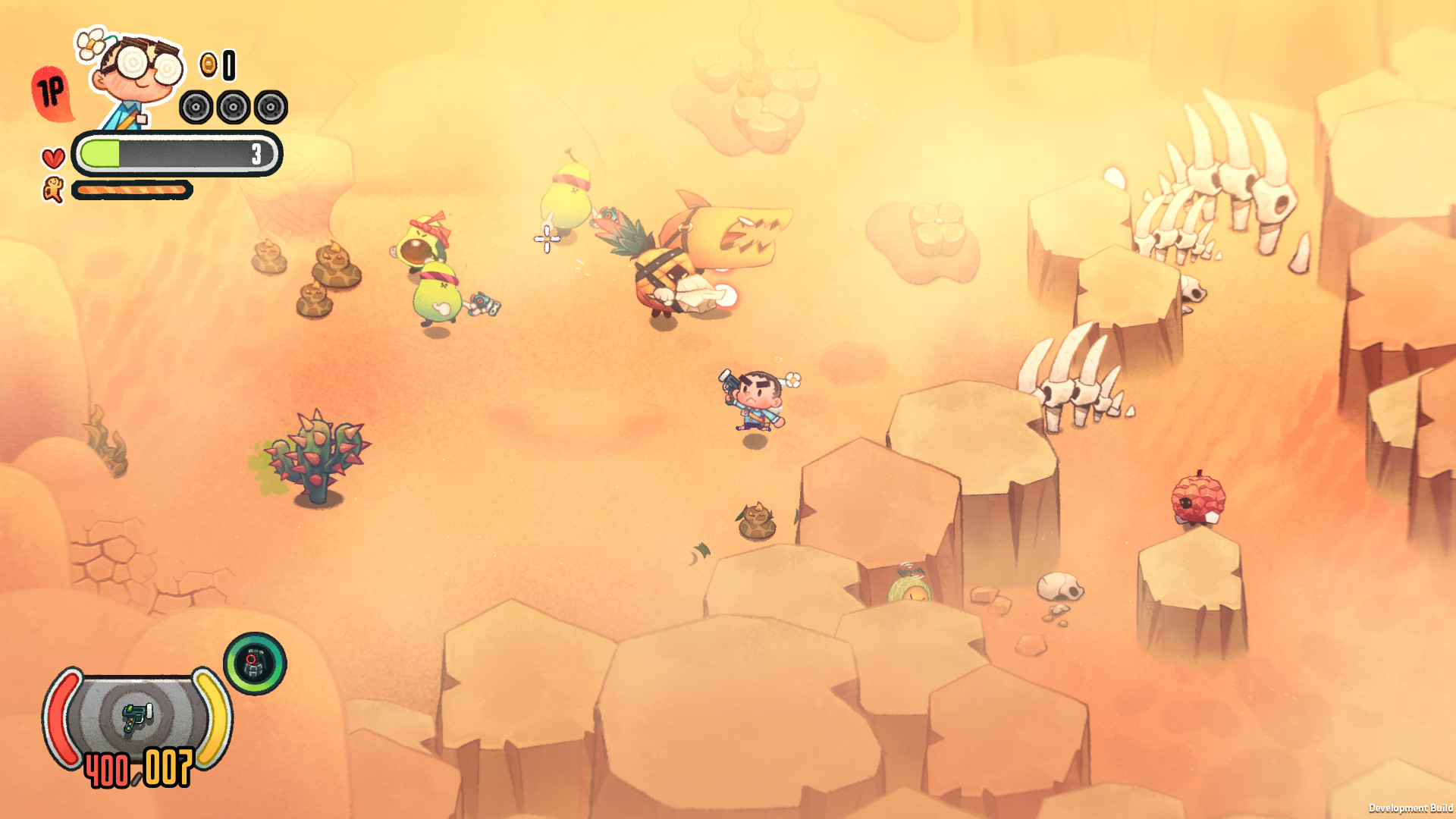Screen dimensions: 1456x819
Task: Click the first tire token under the coin counter
Action: coord(196,106)
